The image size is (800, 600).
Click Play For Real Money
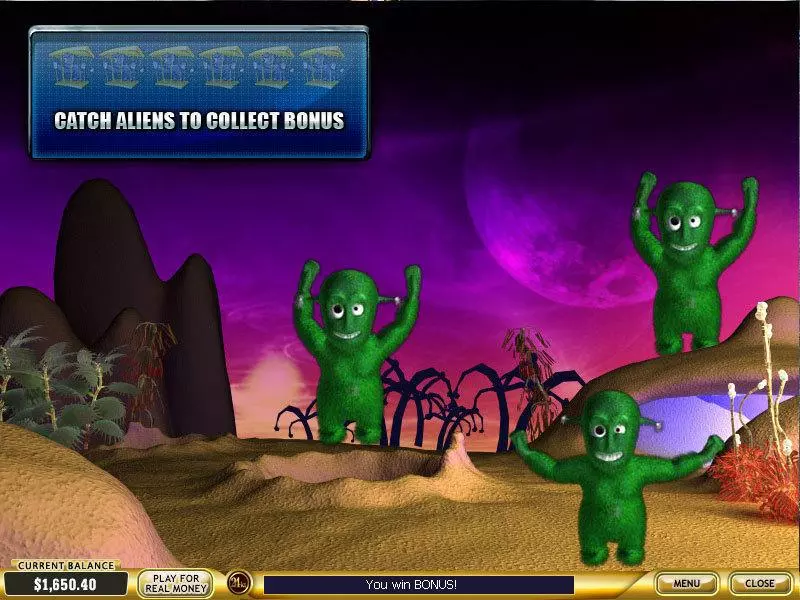click(175, 583)
